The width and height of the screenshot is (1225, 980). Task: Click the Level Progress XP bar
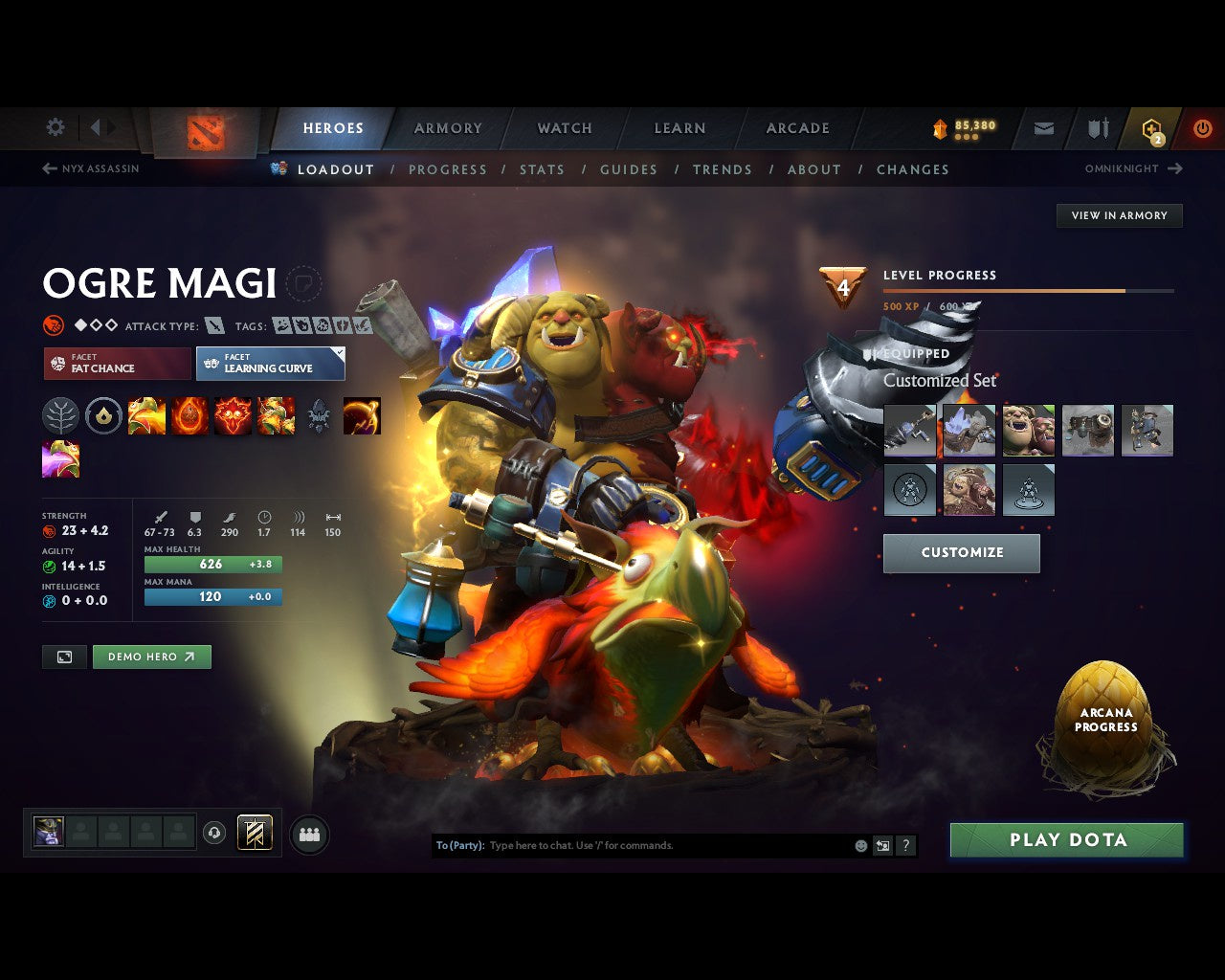(1027, 290)
